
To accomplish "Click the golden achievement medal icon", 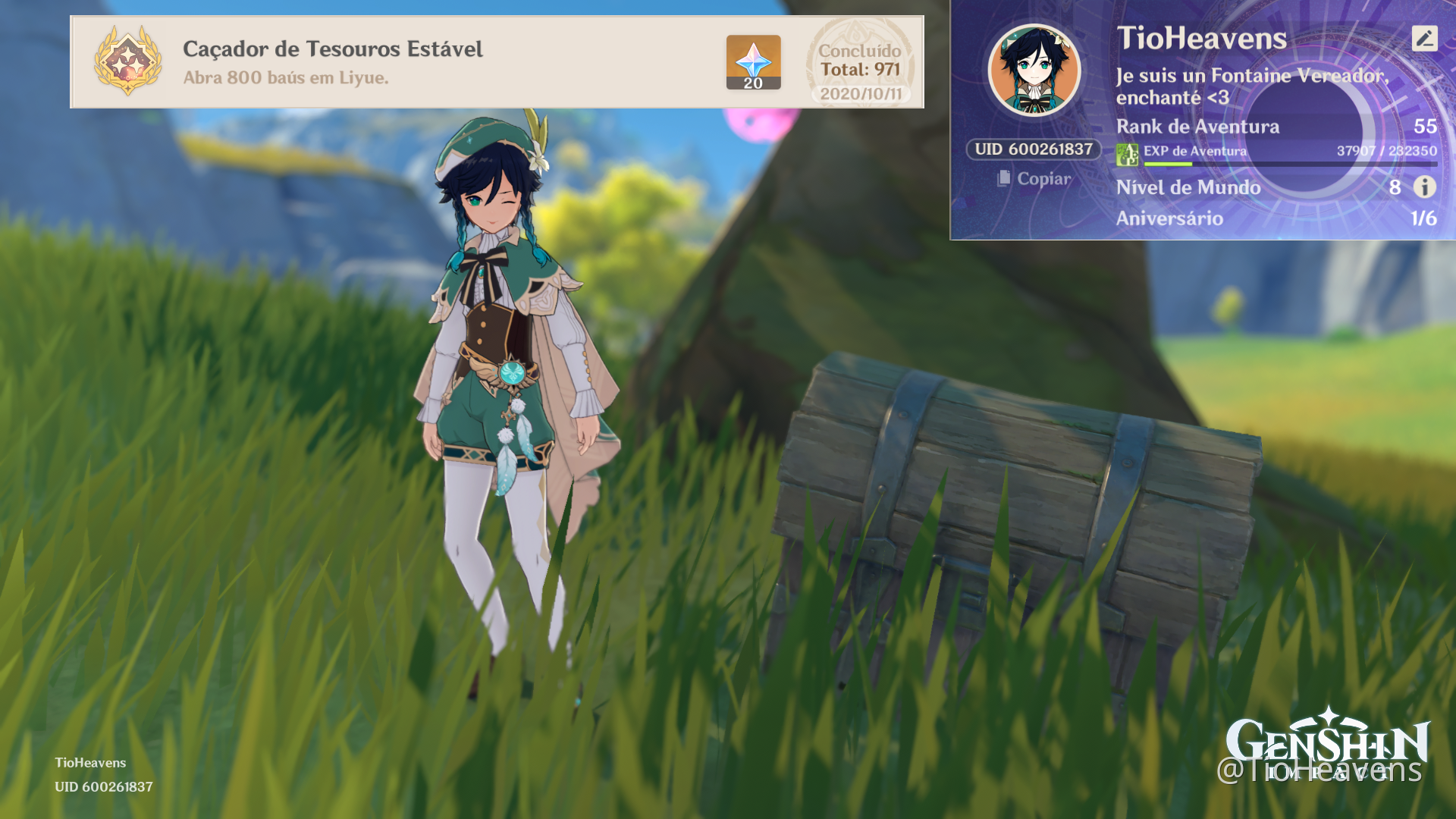I will [128, 61].
